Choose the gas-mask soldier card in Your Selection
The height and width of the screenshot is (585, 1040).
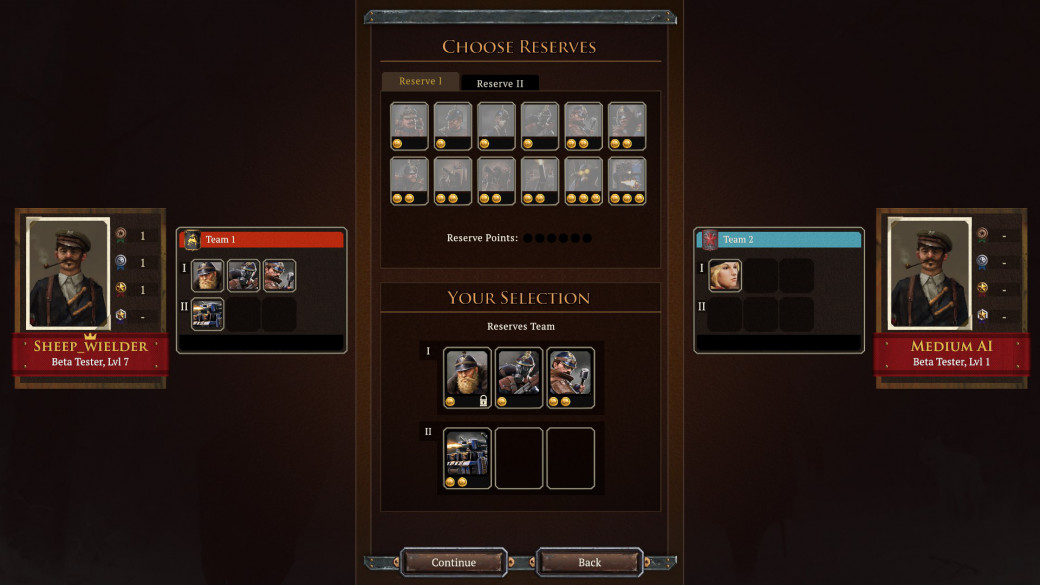click(x=519, y=378)
